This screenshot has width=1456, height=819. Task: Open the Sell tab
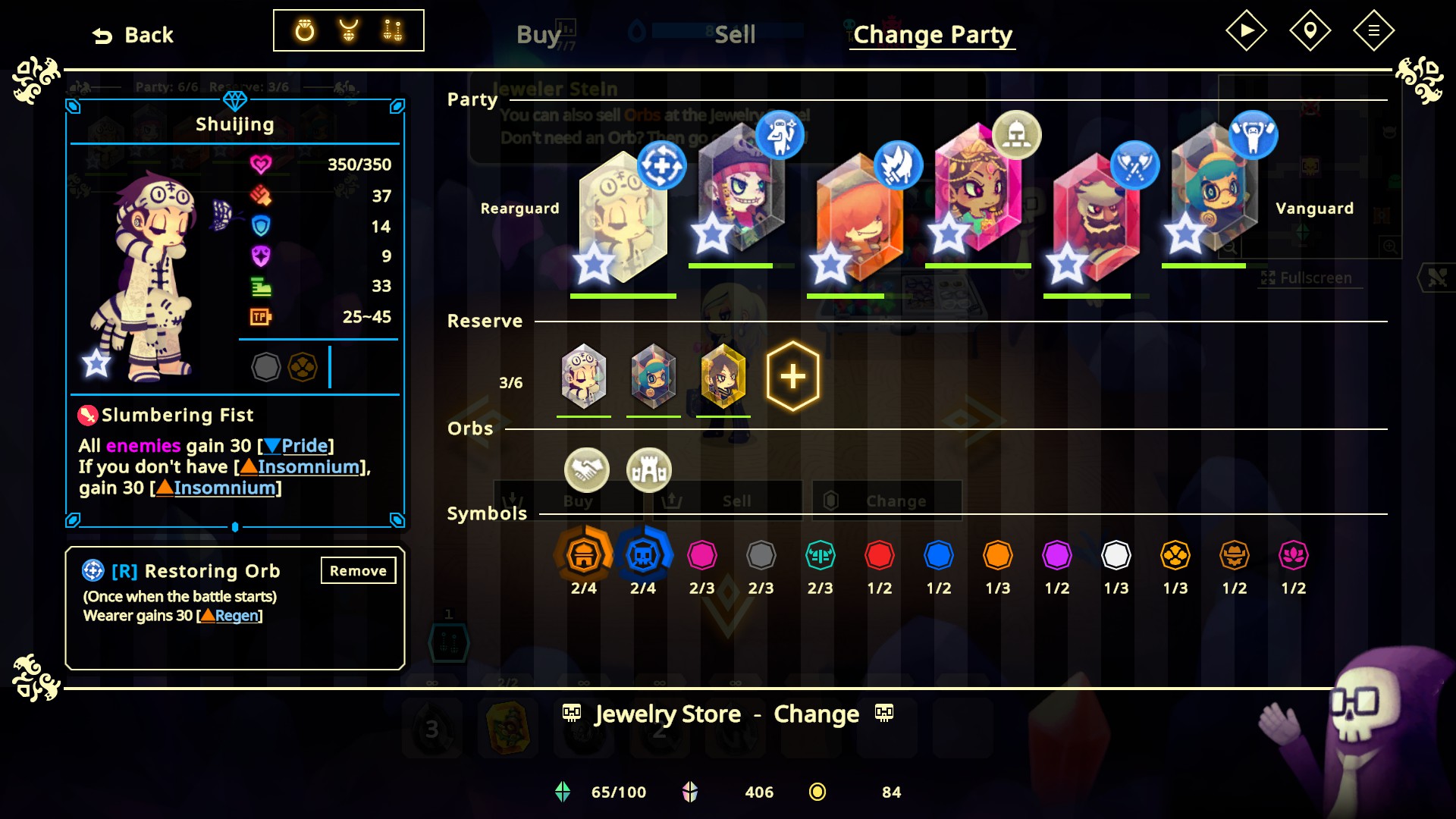(735, 34)
